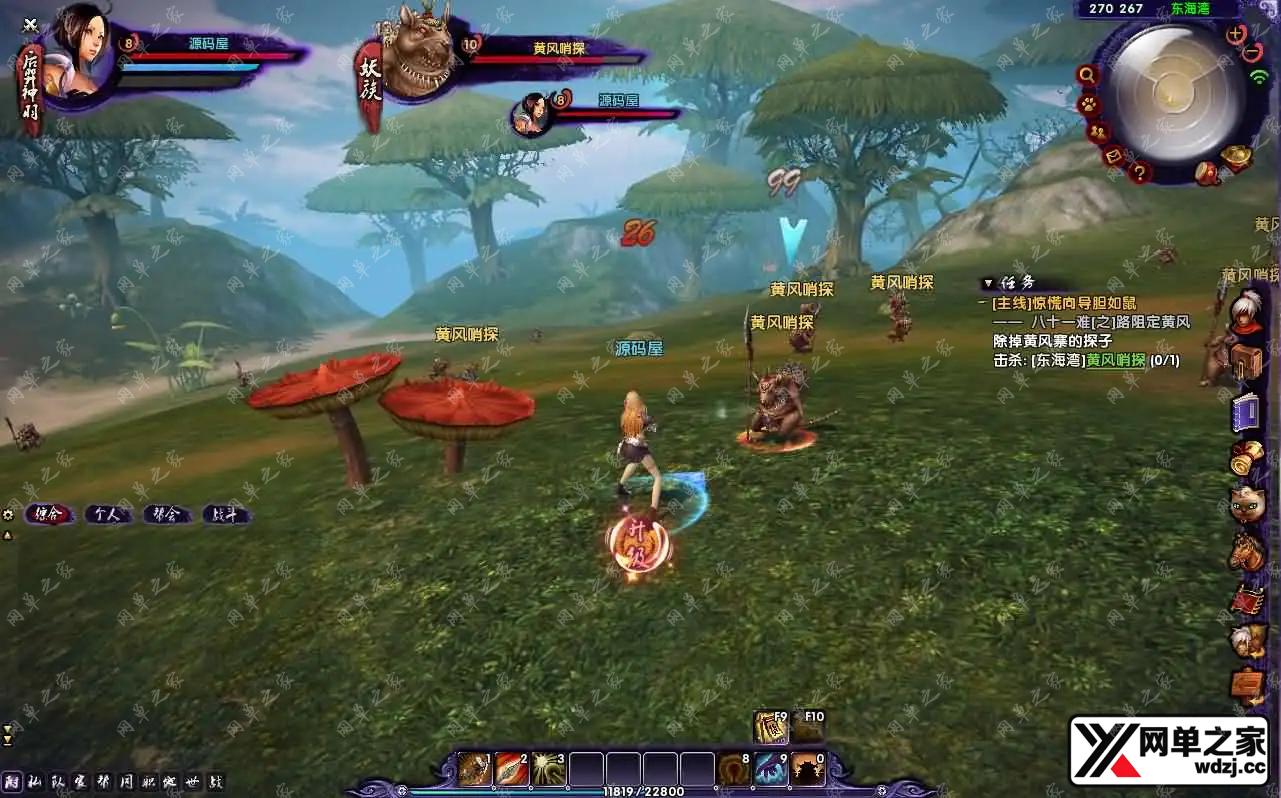Switch to the 个人 chat tab
1281x798 pixels.
pyautogui.click(x=107, y=515)
